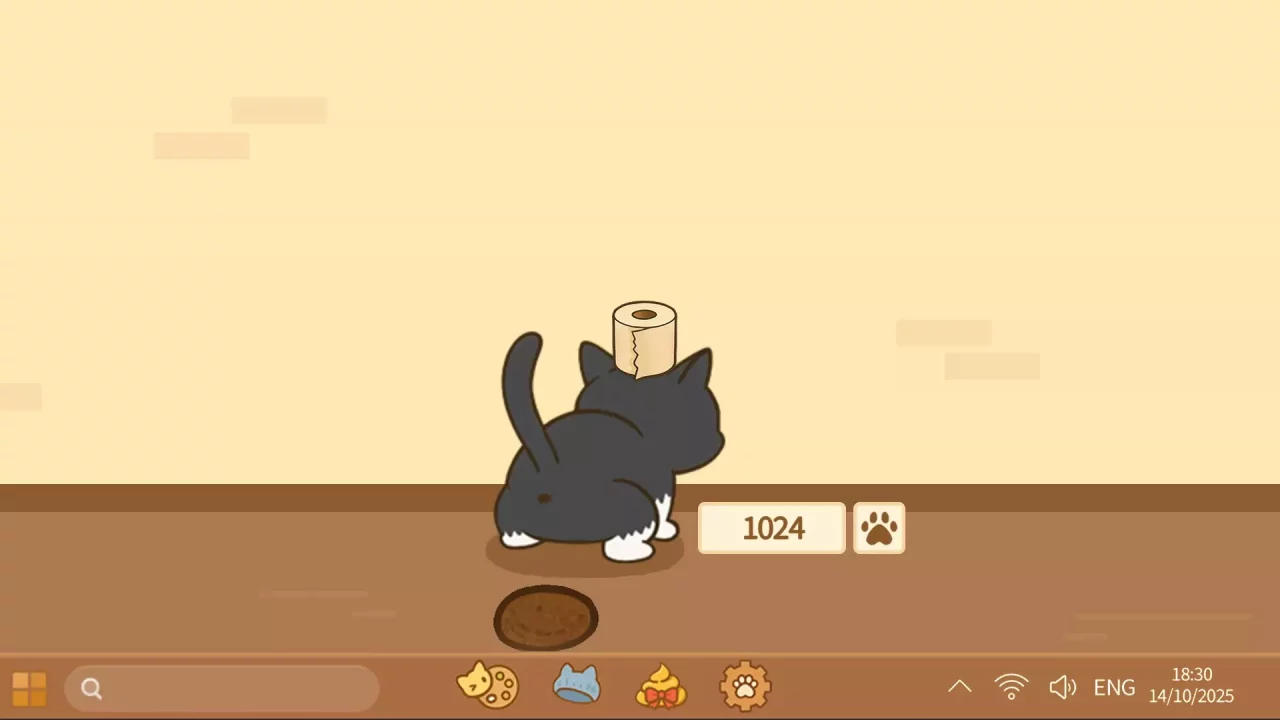Open the snacks tab in the taskbar

[487, 686]
